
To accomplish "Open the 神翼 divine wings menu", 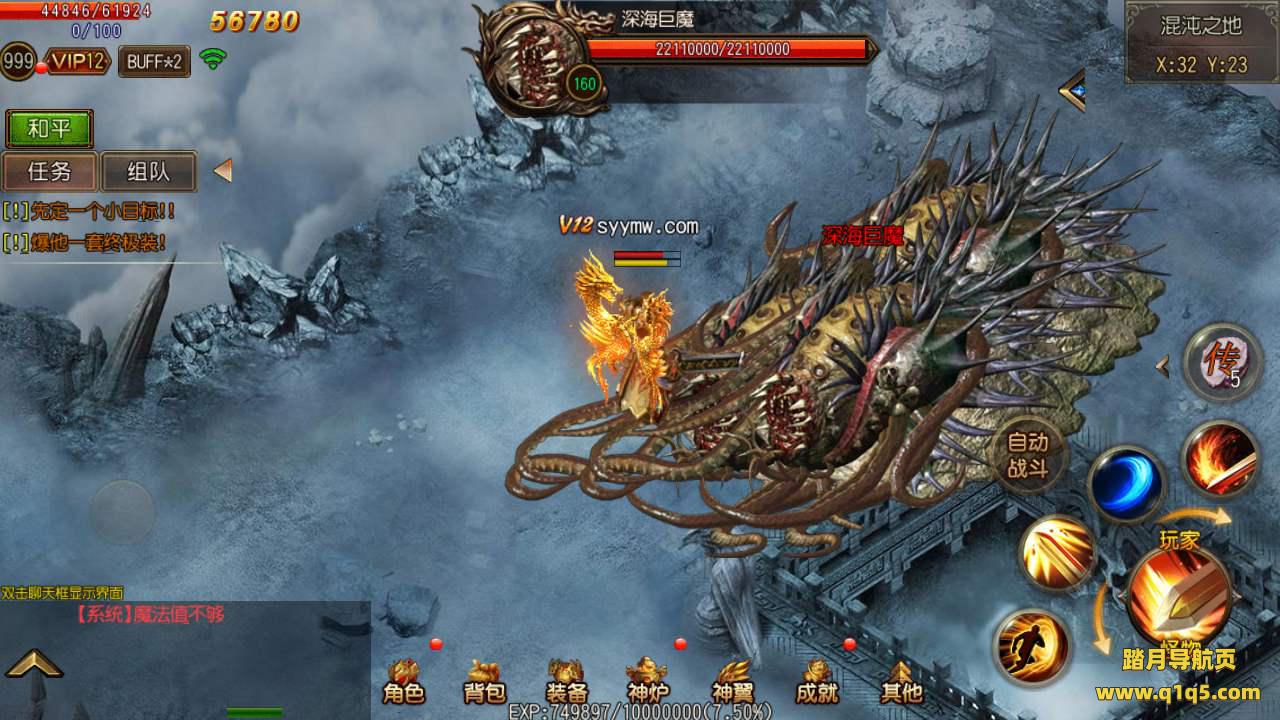I will 732,682.
